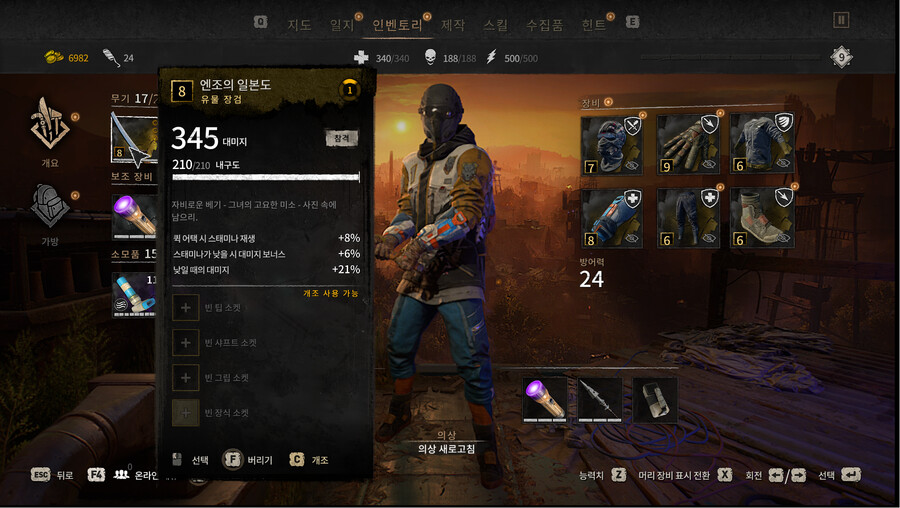Click the empty tip socket (빈 팁 소켓)
The height and width of the screenshot is (508, 900).
187,308
